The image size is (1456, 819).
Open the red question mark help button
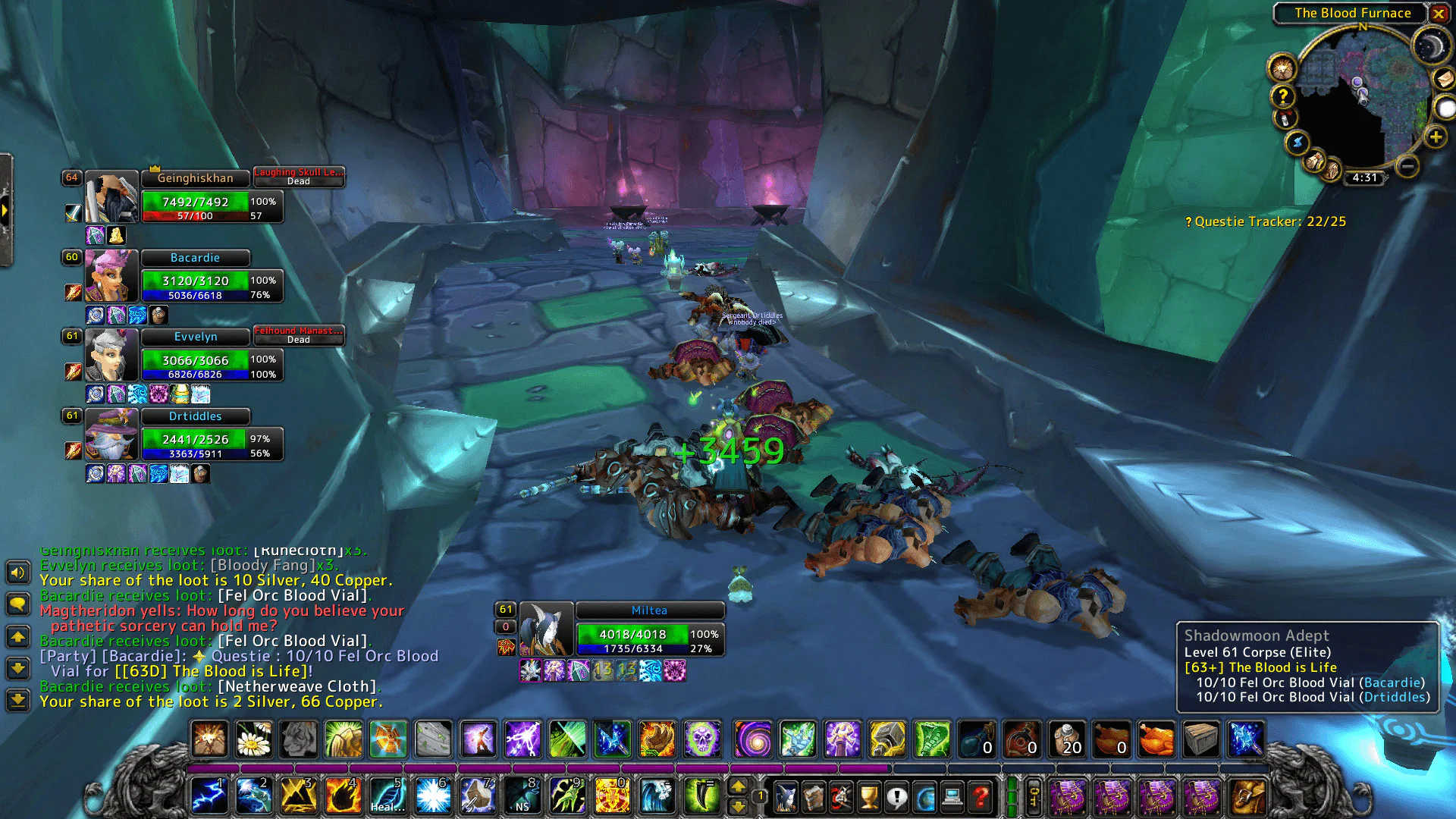tap(981, 797)
